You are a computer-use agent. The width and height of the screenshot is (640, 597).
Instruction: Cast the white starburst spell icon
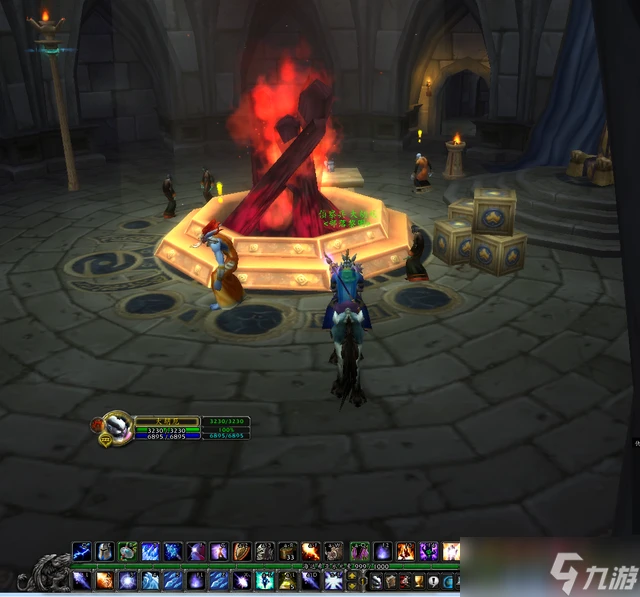click(x=333, y=580)
